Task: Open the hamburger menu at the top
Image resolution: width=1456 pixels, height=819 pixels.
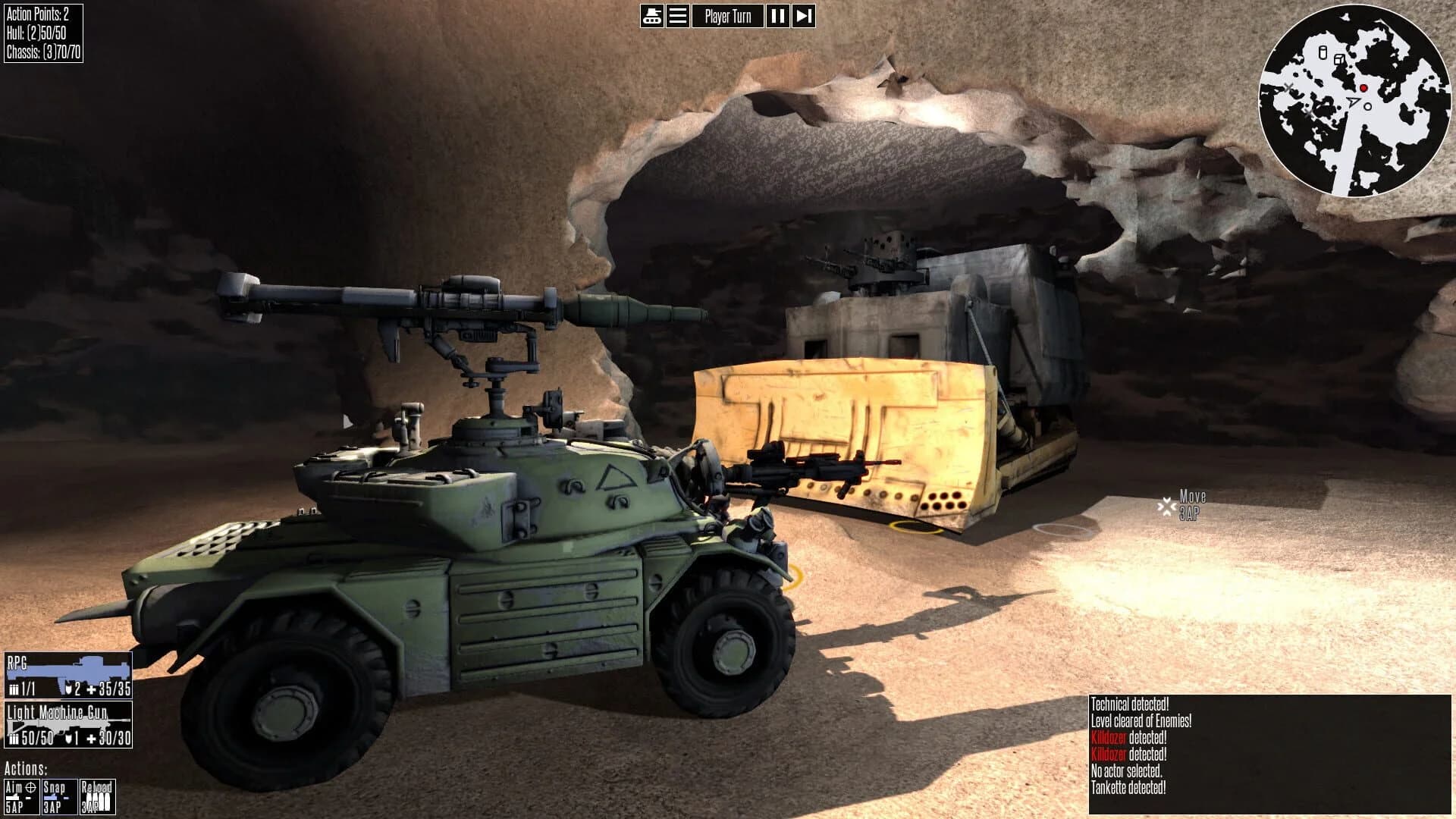Action: click(679, 15)
